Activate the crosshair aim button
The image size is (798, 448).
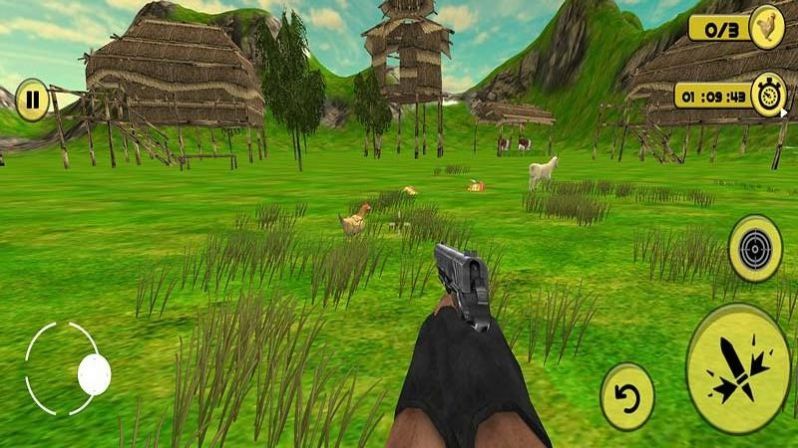(755, 248)
